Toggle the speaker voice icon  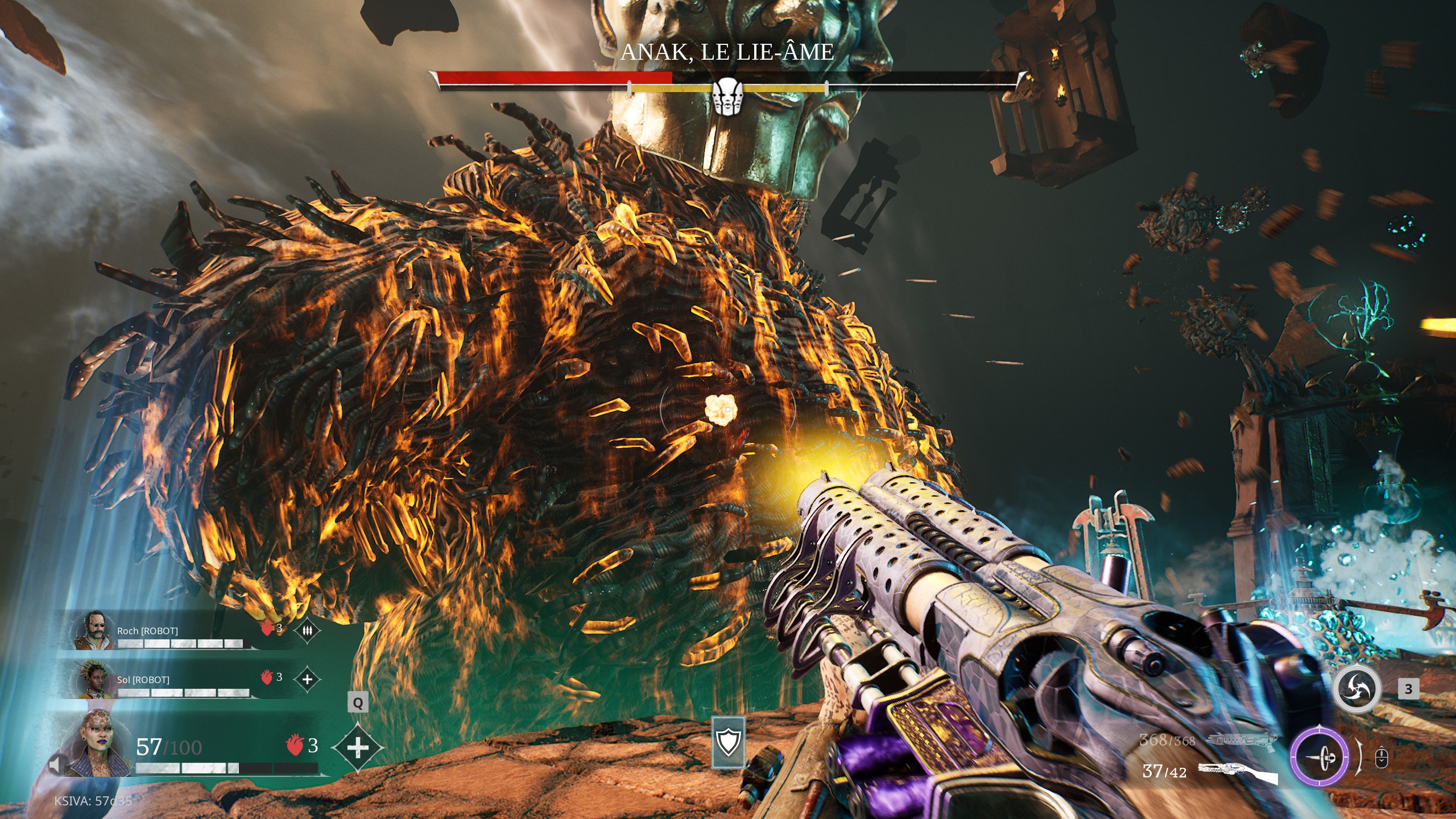click(55, 765)
